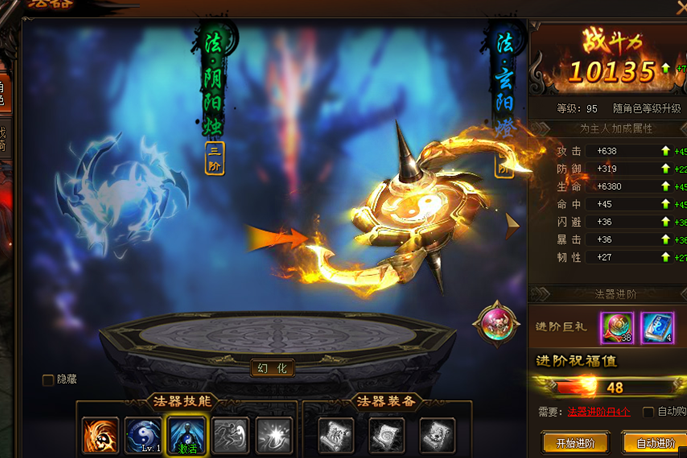Toggle the 隐藏 hide checkbox
The height and width of the screenshot is (458, 687).
click(x=48, y=380)
